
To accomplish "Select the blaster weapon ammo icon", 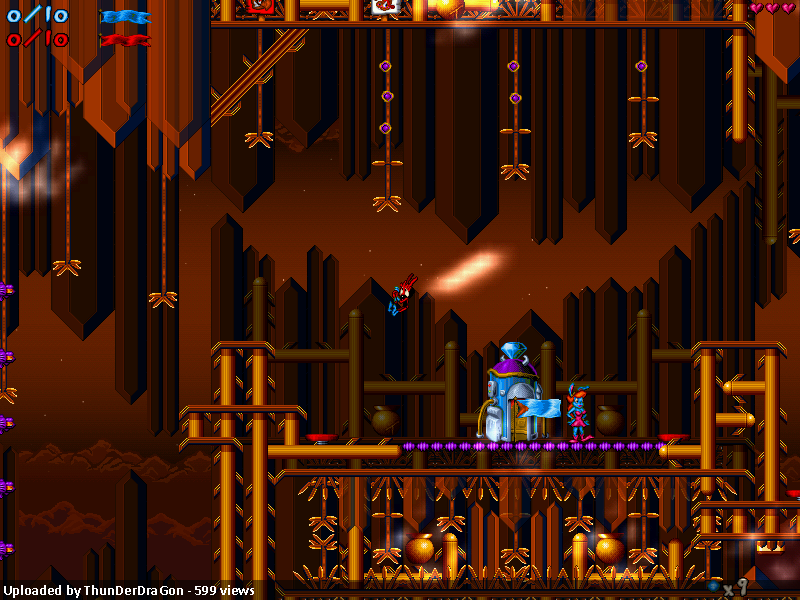I will coord(714,585).
